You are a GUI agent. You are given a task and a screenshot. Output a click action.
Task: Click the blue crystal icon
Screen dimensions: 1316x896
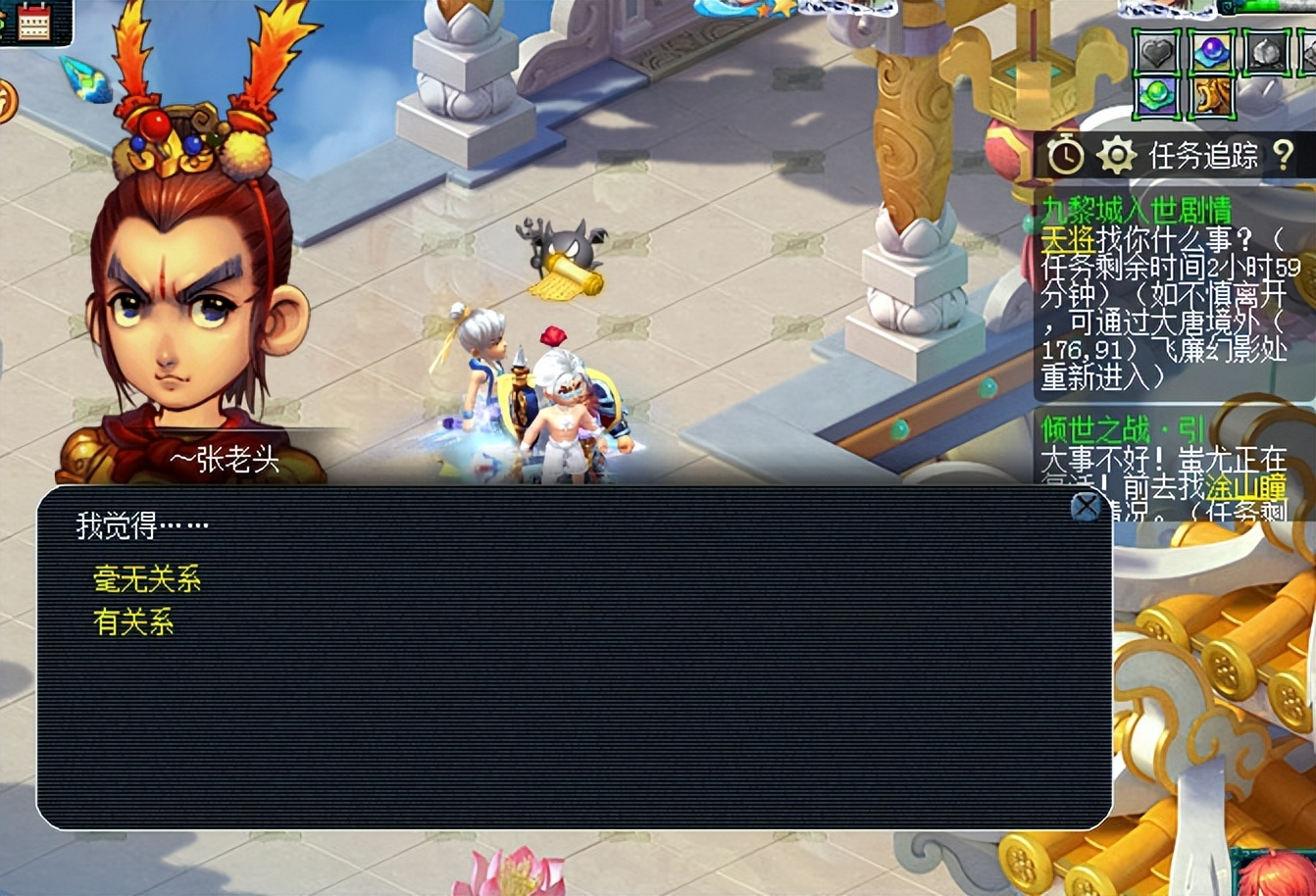point(88,81)
